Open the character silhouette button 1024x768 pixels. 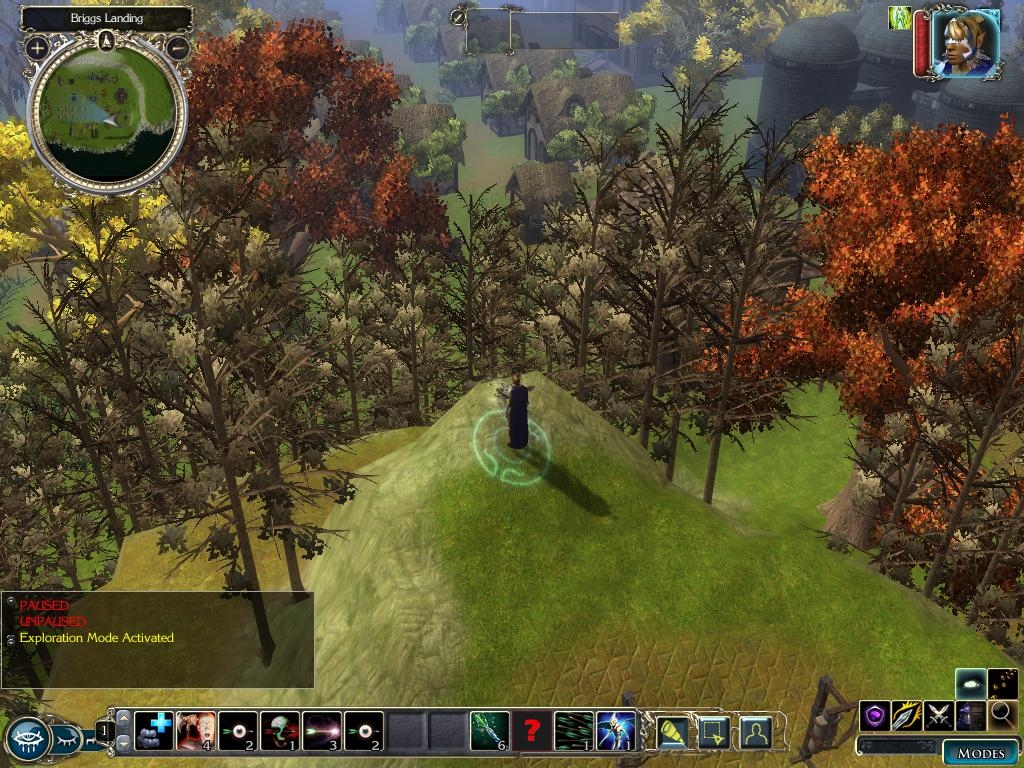[755, 733]
